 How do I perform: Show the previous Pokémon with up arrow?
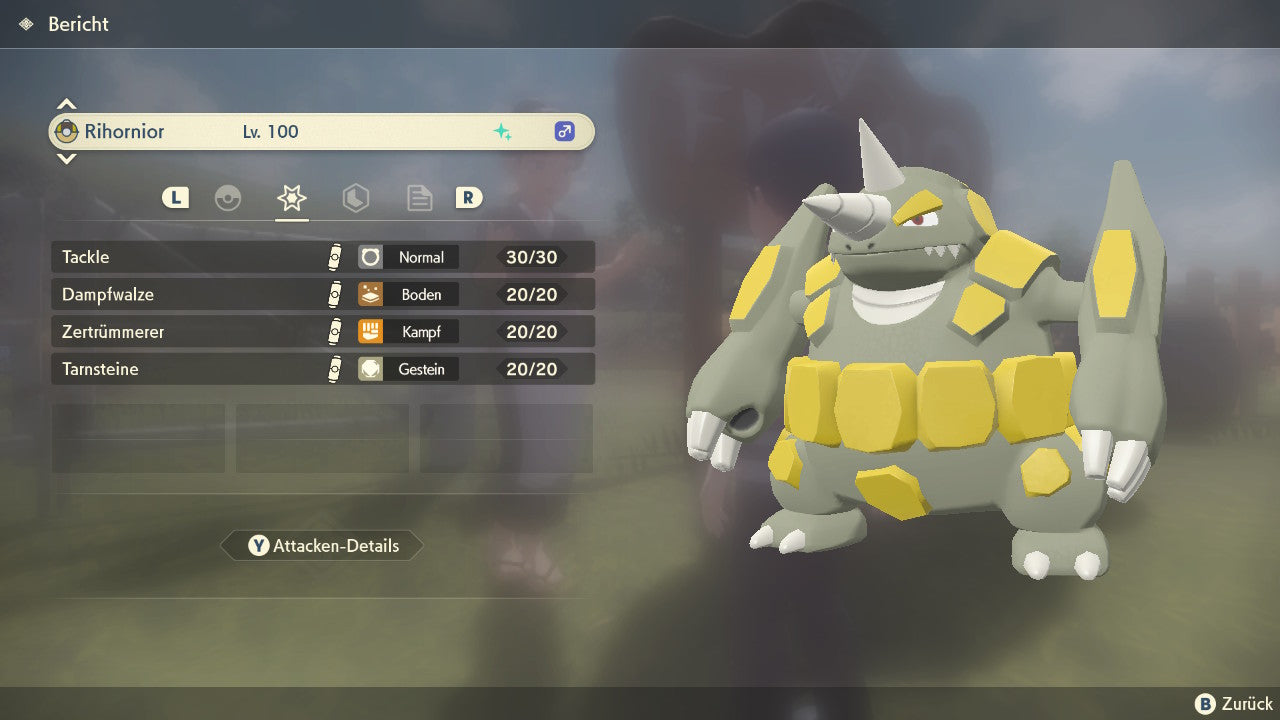tap(66, 104)
